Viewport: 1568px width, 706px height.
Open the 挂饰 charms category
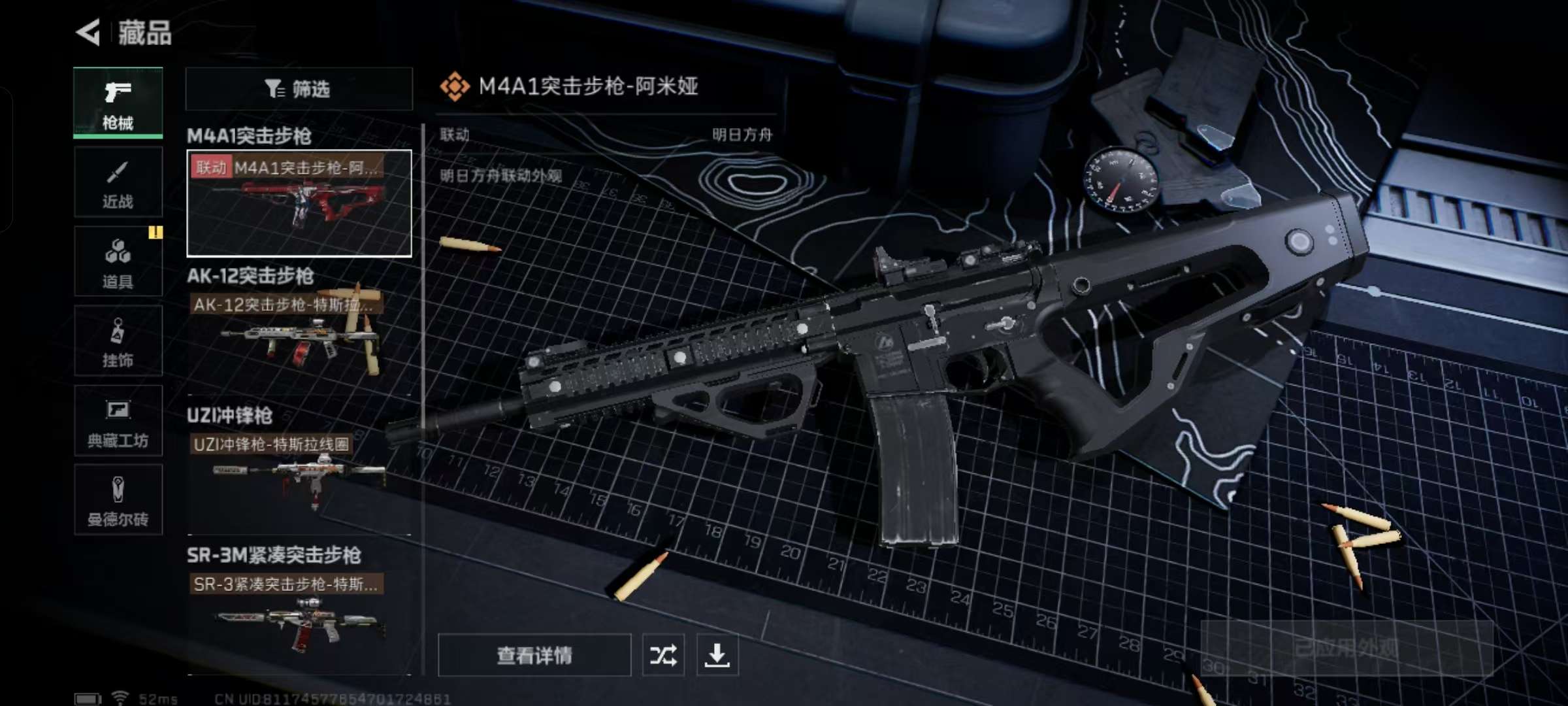[x=118, y=341]
